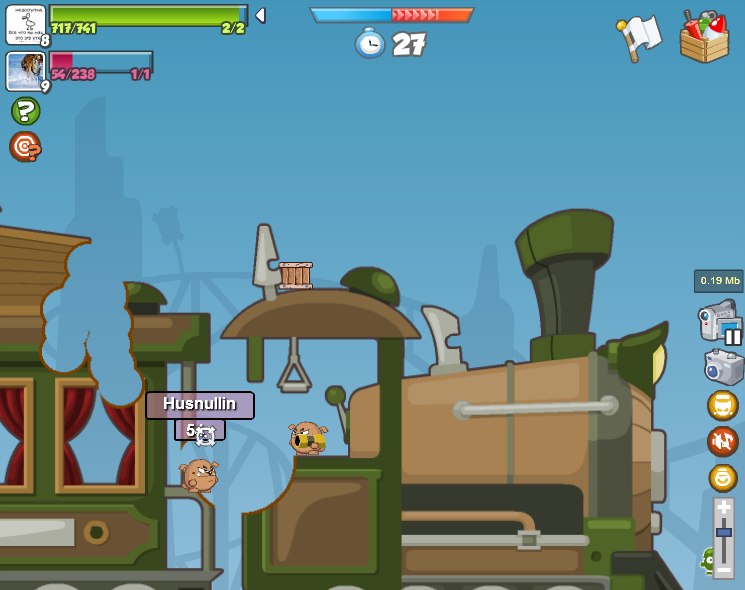Take a screenshot with the photo camera
The image size is (745, 590).
tap(723, 366)
